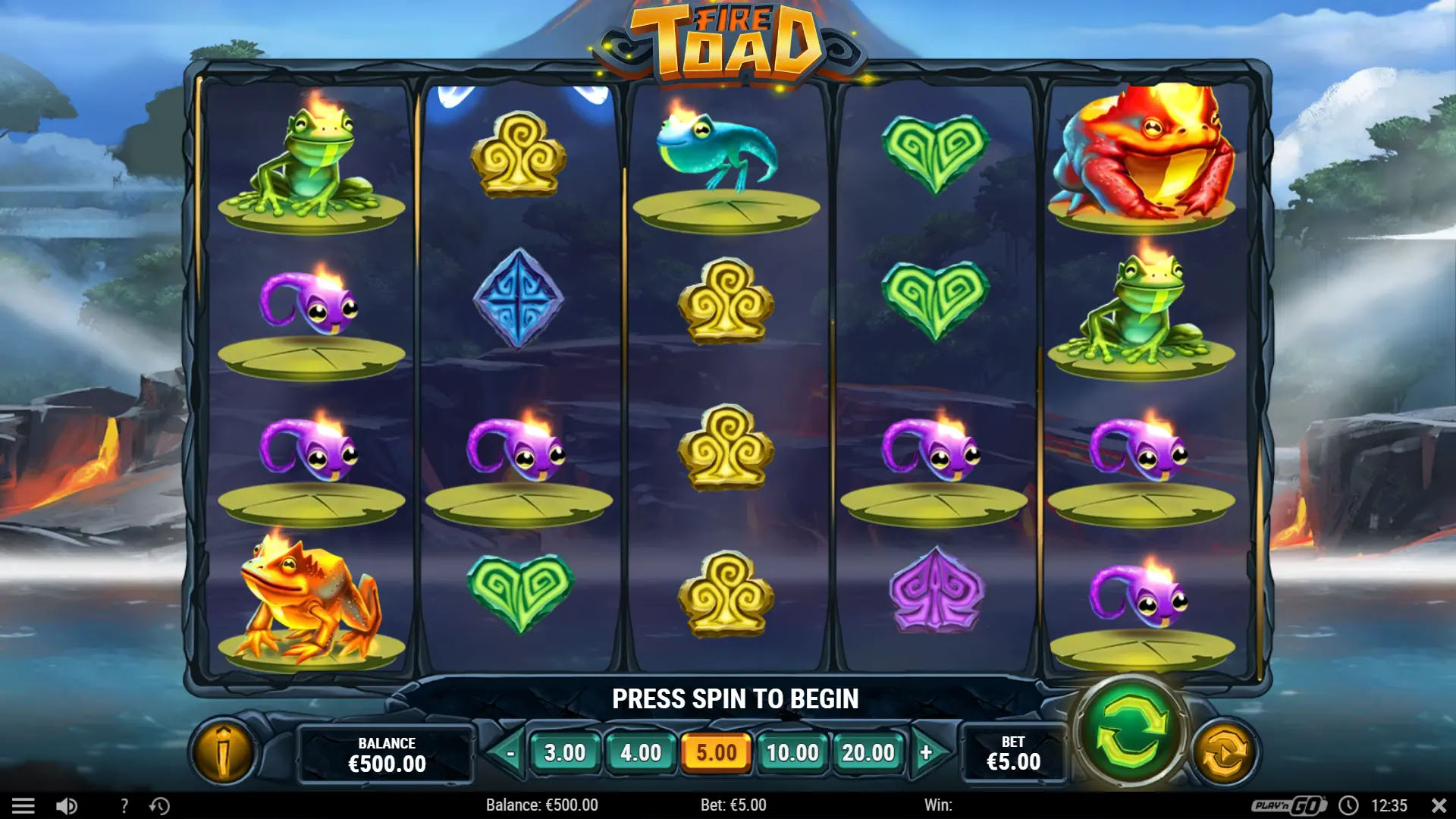Switch bet to 20.00
The width and height of the screenshot is (1456, 819).
click(x=868, y=753)
